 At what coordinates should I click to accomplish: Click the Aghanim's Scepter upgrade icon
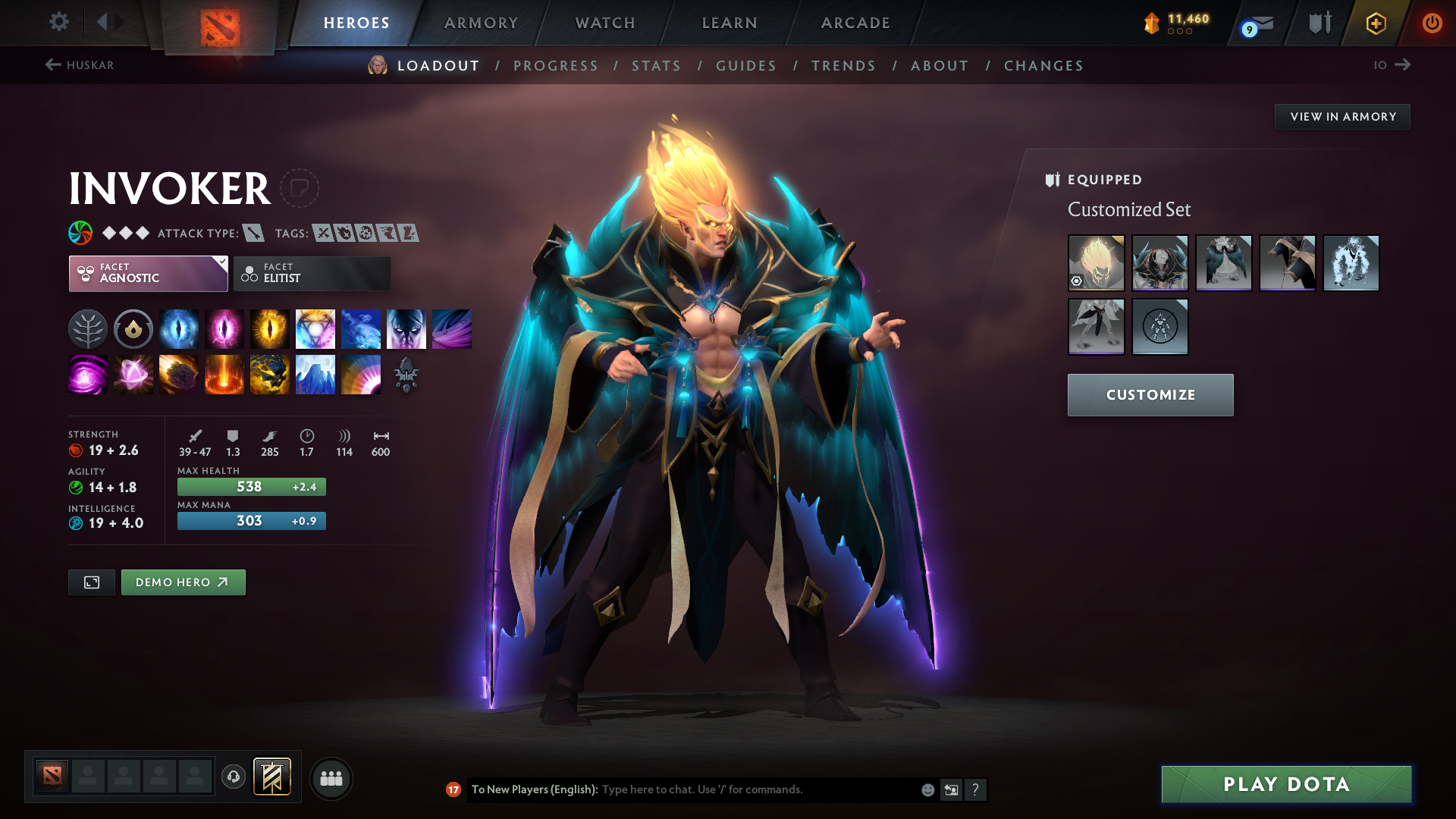pyautogui.click(x=406, y=374)
